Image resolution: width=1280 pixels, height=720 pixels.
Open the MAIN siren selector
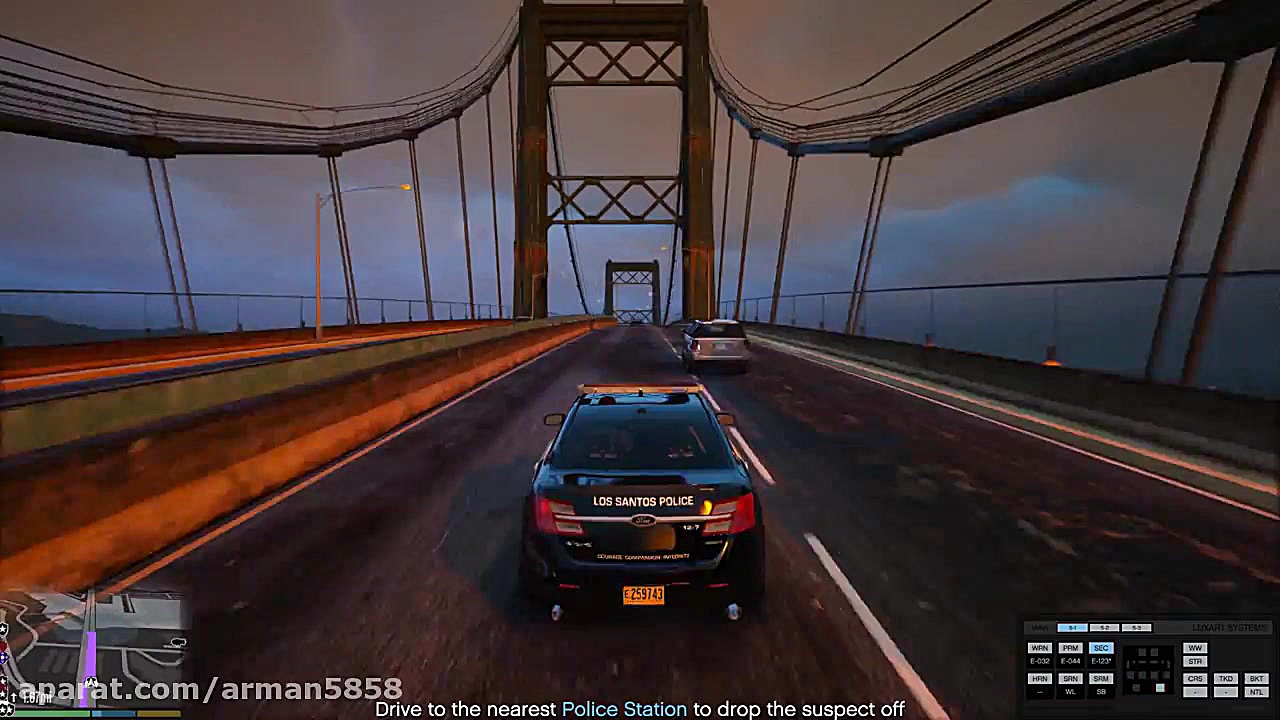[x=1038, y=627]
